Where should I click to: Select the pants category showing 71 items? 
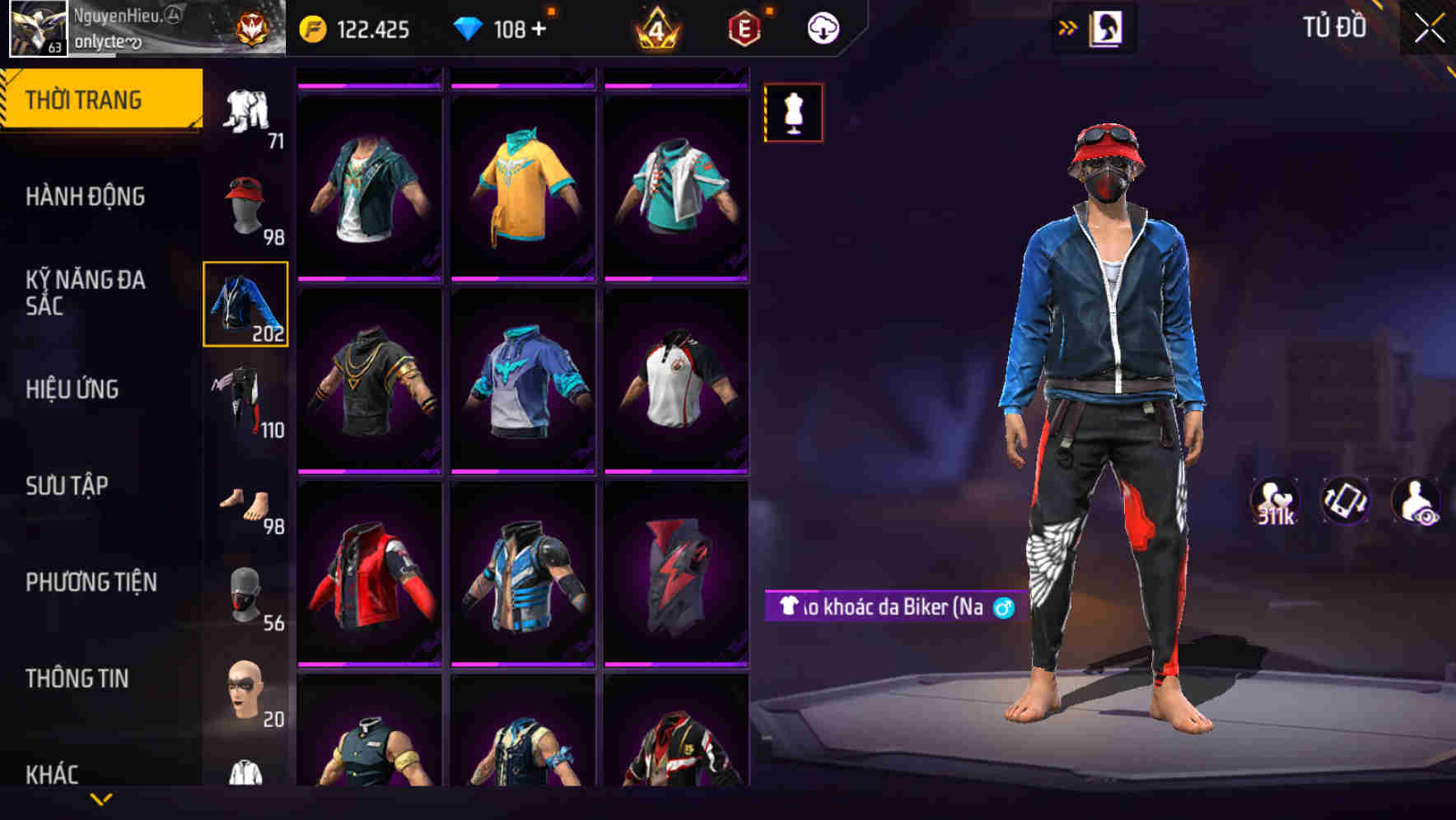tap(245, 111)
